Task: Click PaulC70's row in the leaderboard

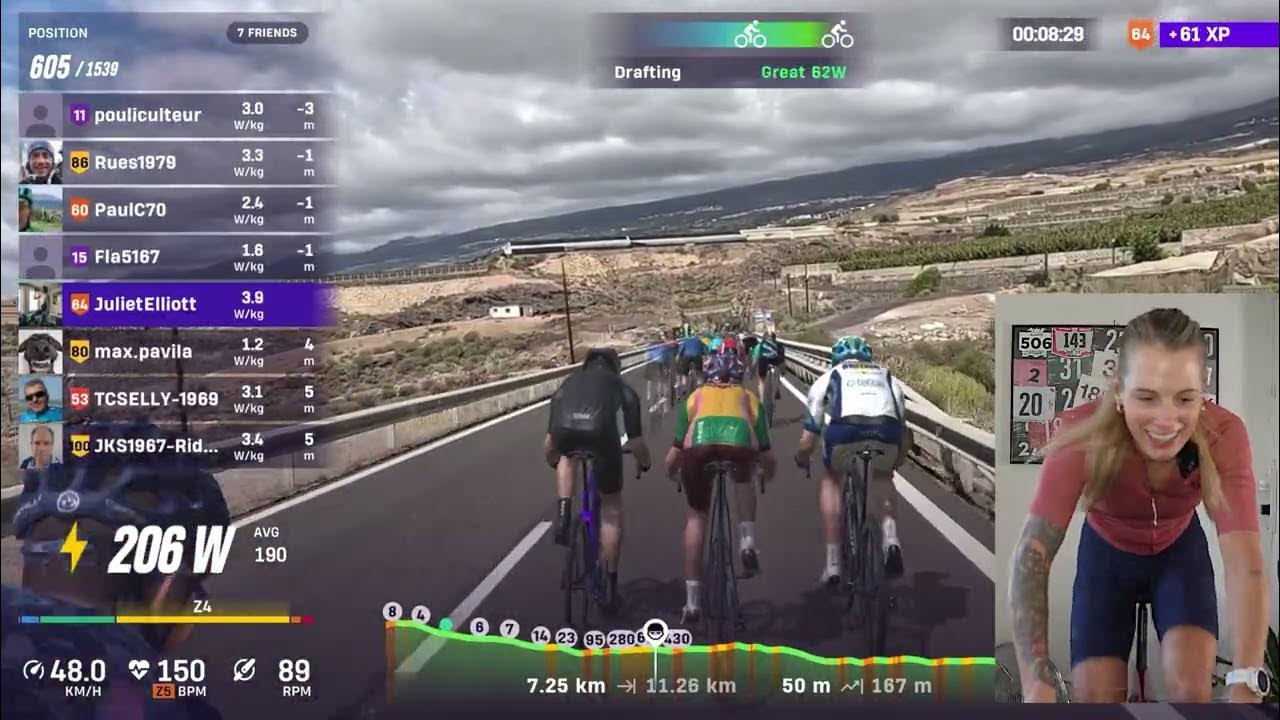Action: click(176, 210)
